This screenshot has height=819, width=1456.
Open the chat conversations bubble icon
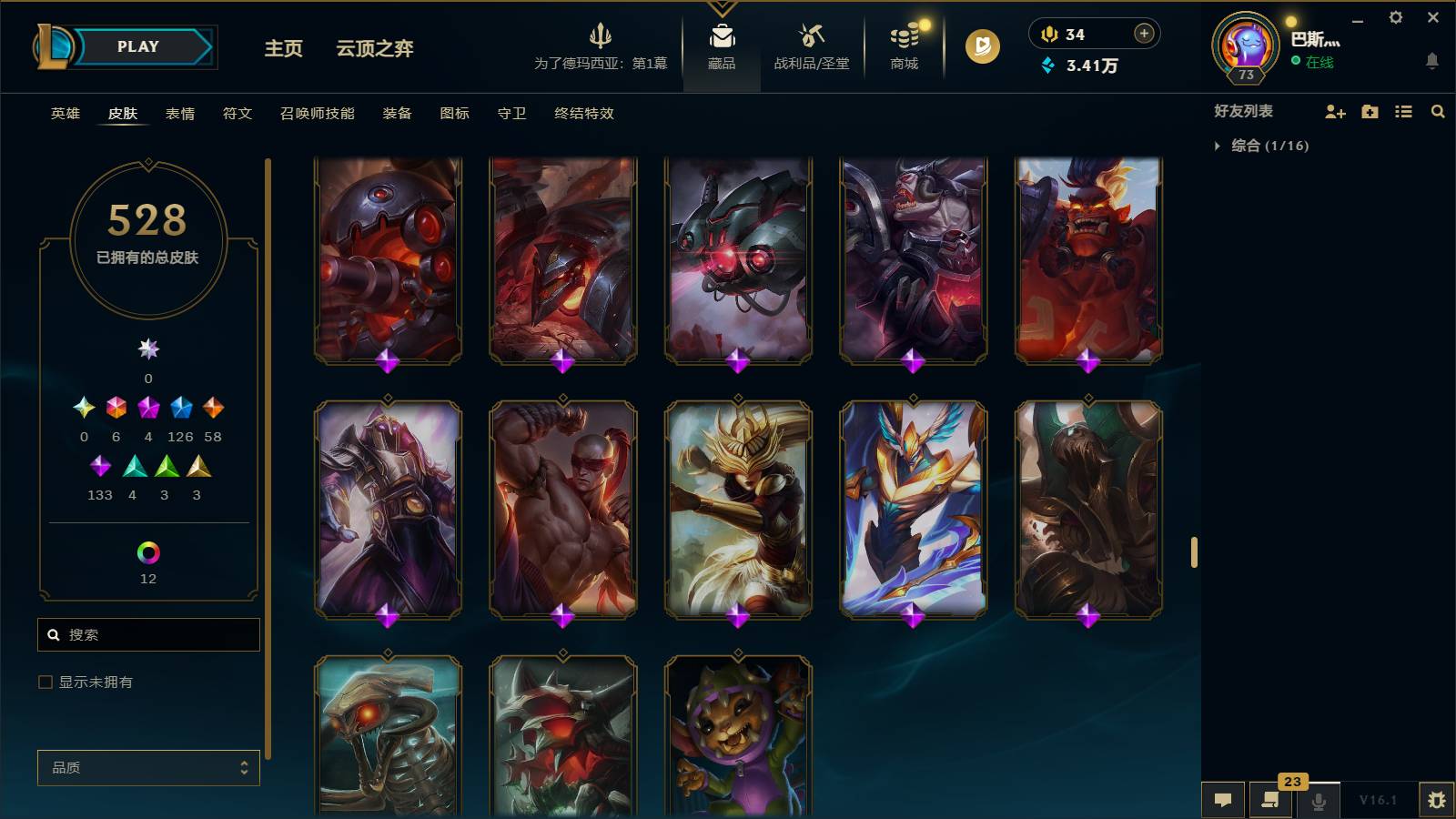(x=1223, y=800)
